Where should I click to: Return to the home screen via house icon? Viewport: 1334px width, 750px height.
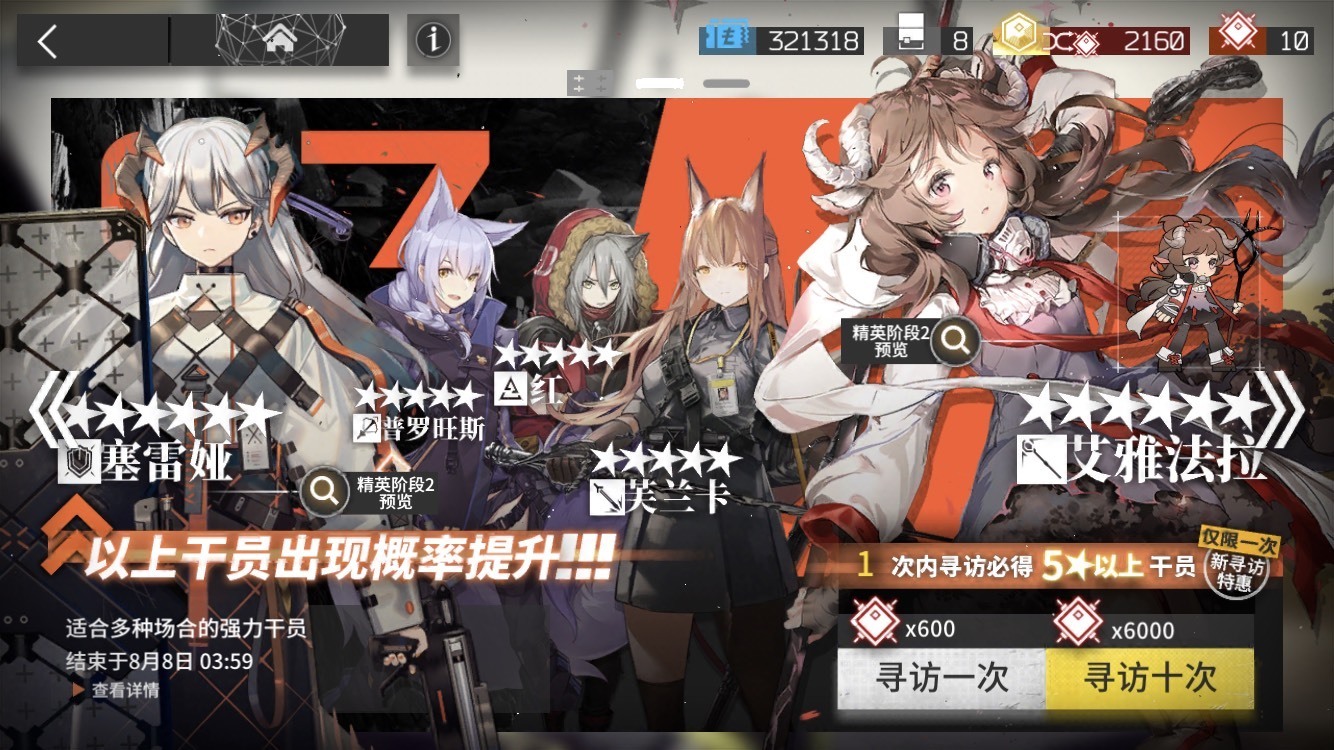tap(278, 41)
